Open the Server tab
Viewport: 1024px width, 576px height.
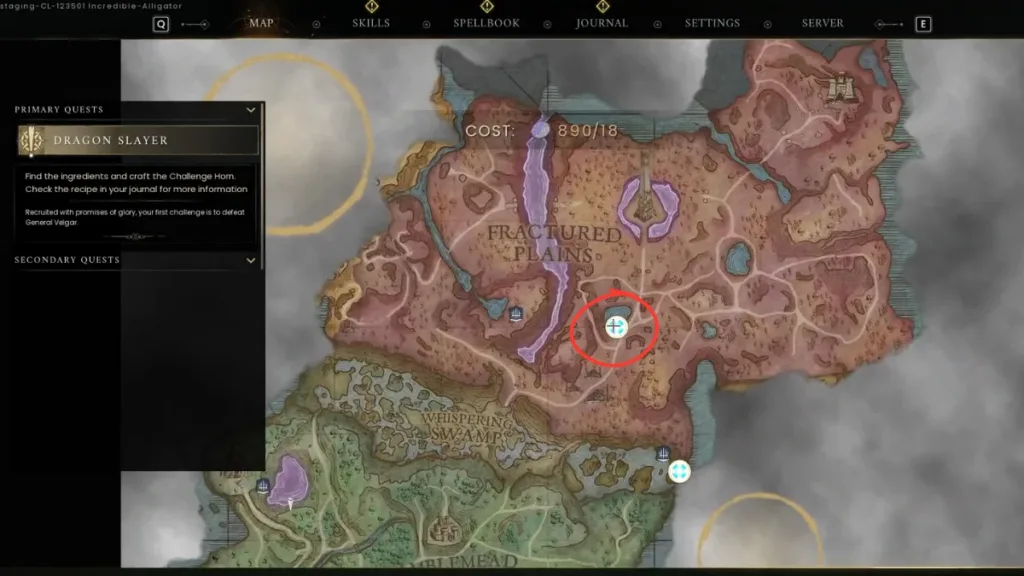coord(822,23)
